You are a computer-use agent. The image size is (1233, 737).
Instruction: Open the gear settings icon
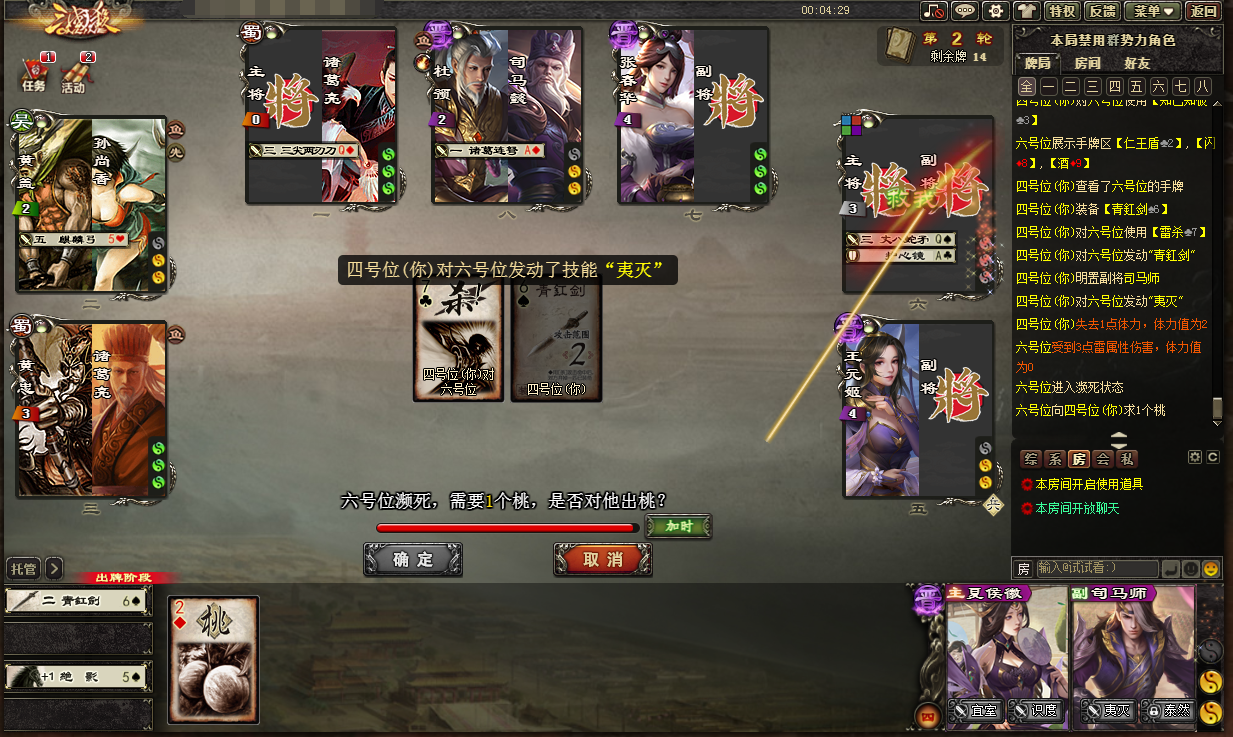995,11
